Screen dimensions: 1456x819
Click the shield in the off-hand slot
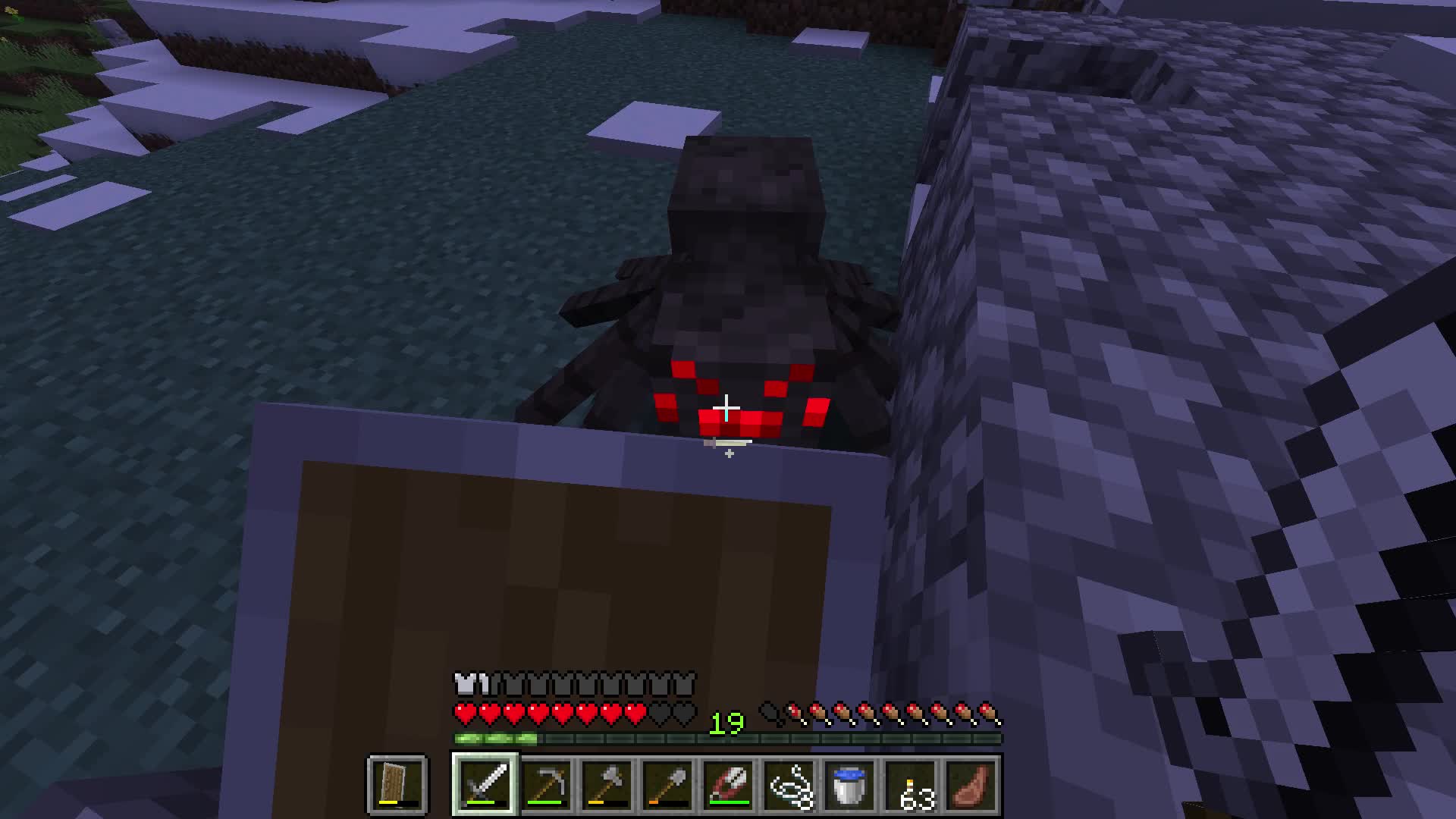(x=396, y=786)
